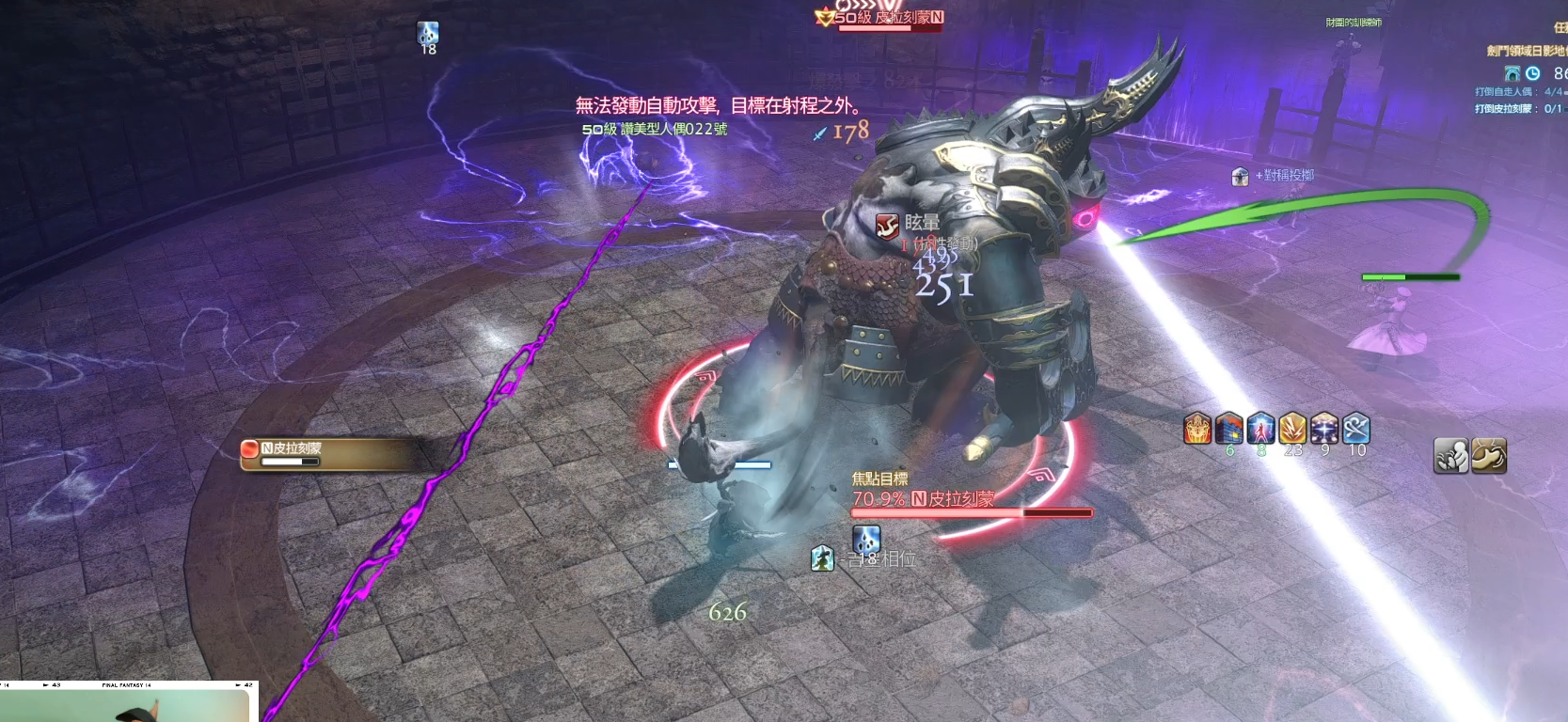Click the blue fortress wall buff icon

point(1229,429)
